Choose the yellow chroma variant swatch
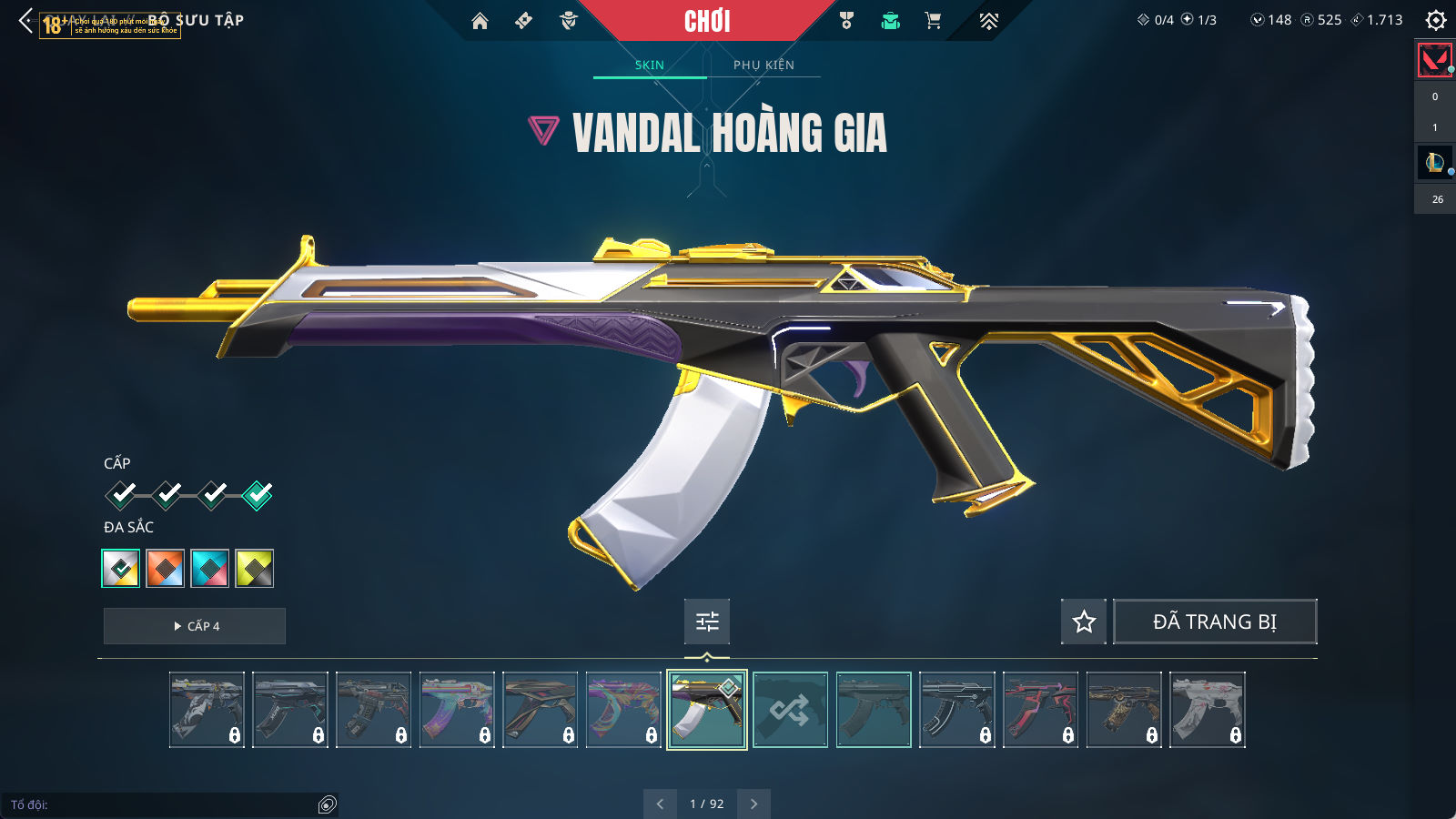This screenshot has height=819, width=1456. coord(255,569)
